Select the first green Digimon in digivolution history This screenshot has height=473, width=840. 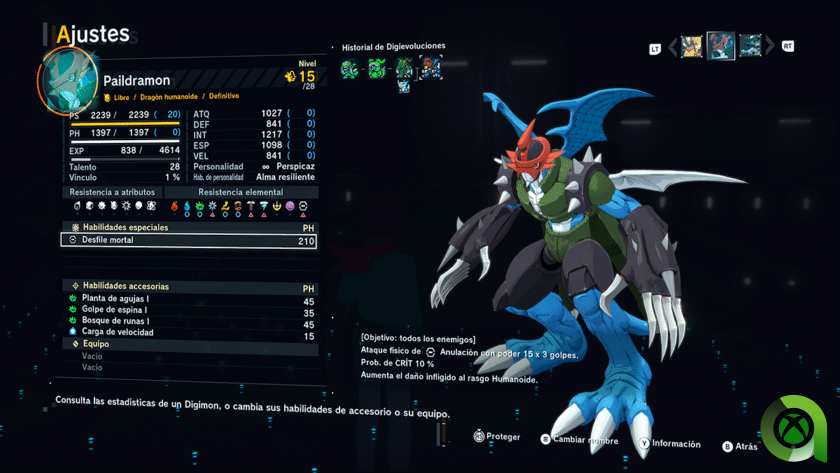tap(349, 68)
